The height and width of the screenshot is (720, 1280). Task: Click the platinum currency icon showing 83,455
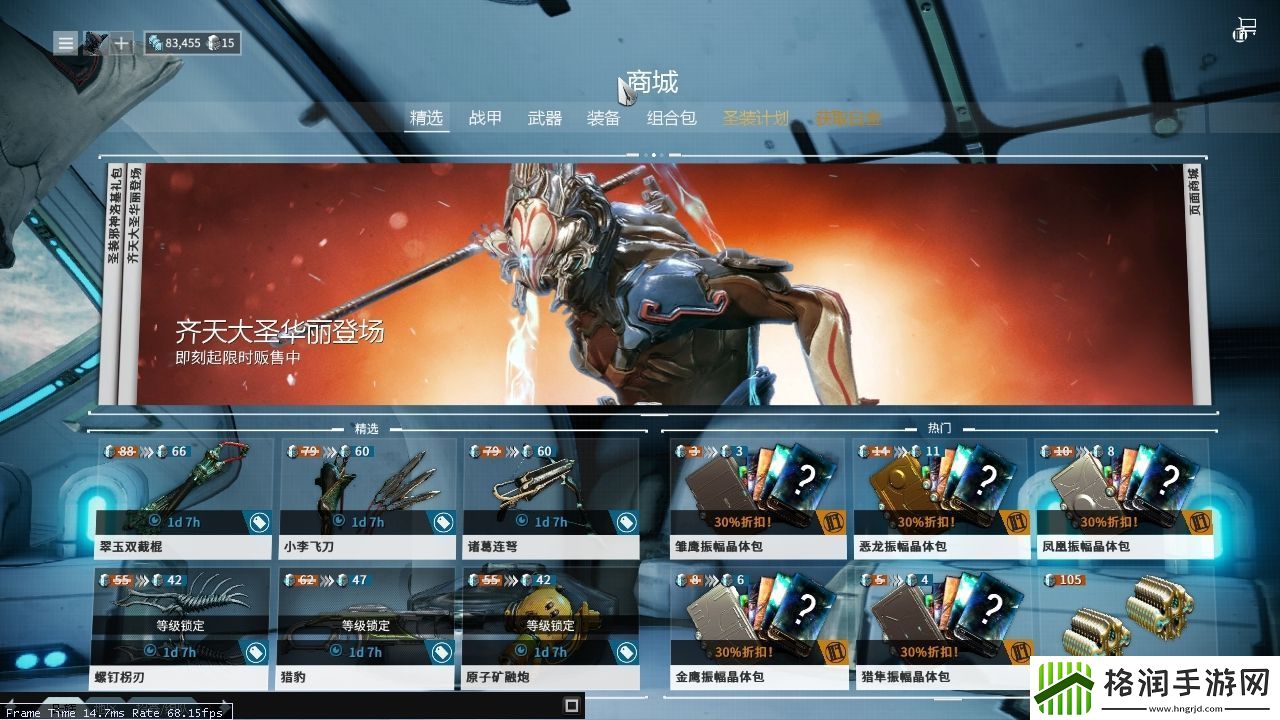(x=156, y=43)
